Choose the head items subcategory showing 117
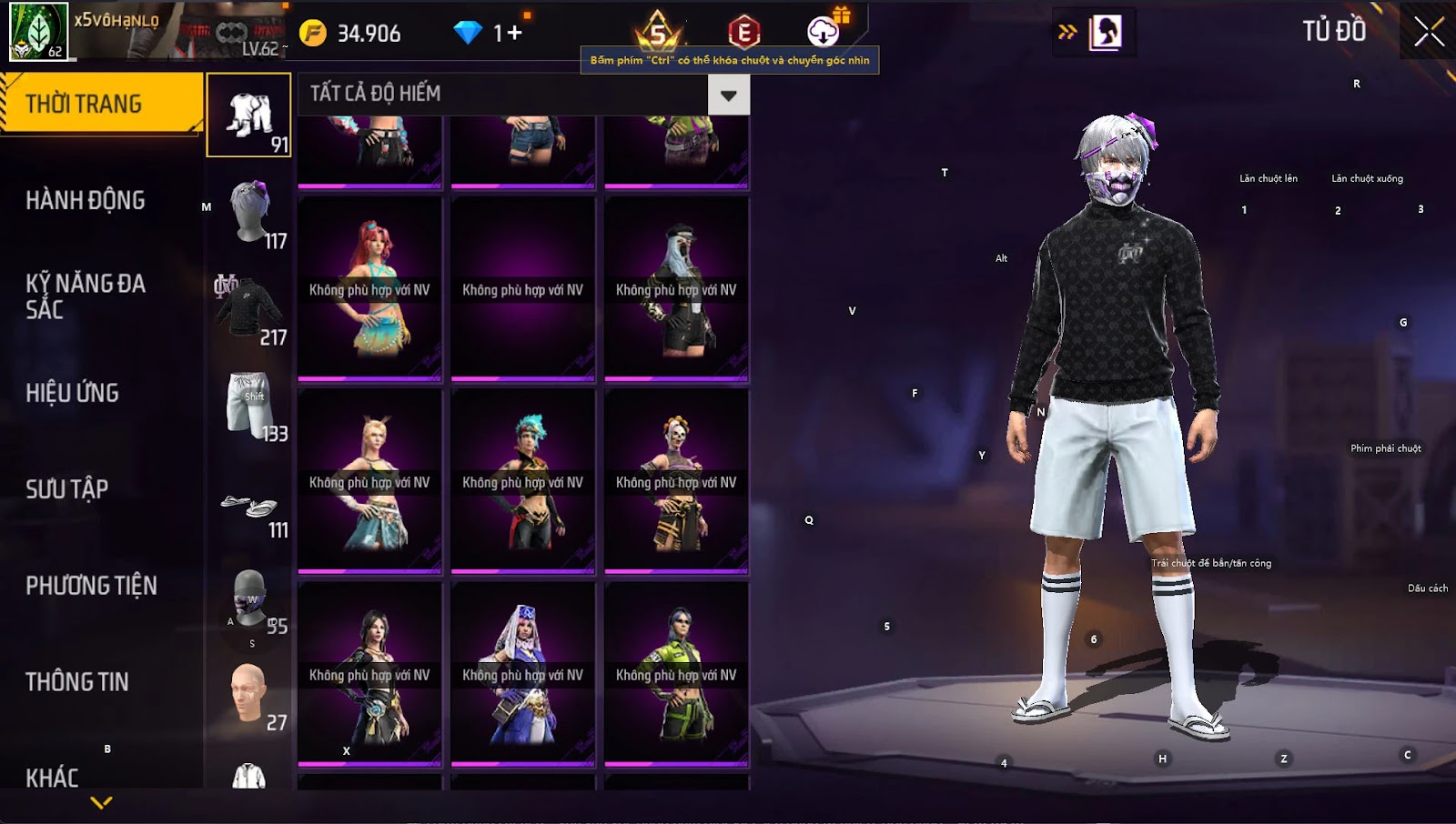The height and width of the screenshot is (824, 1456). [x=249, y=212]
